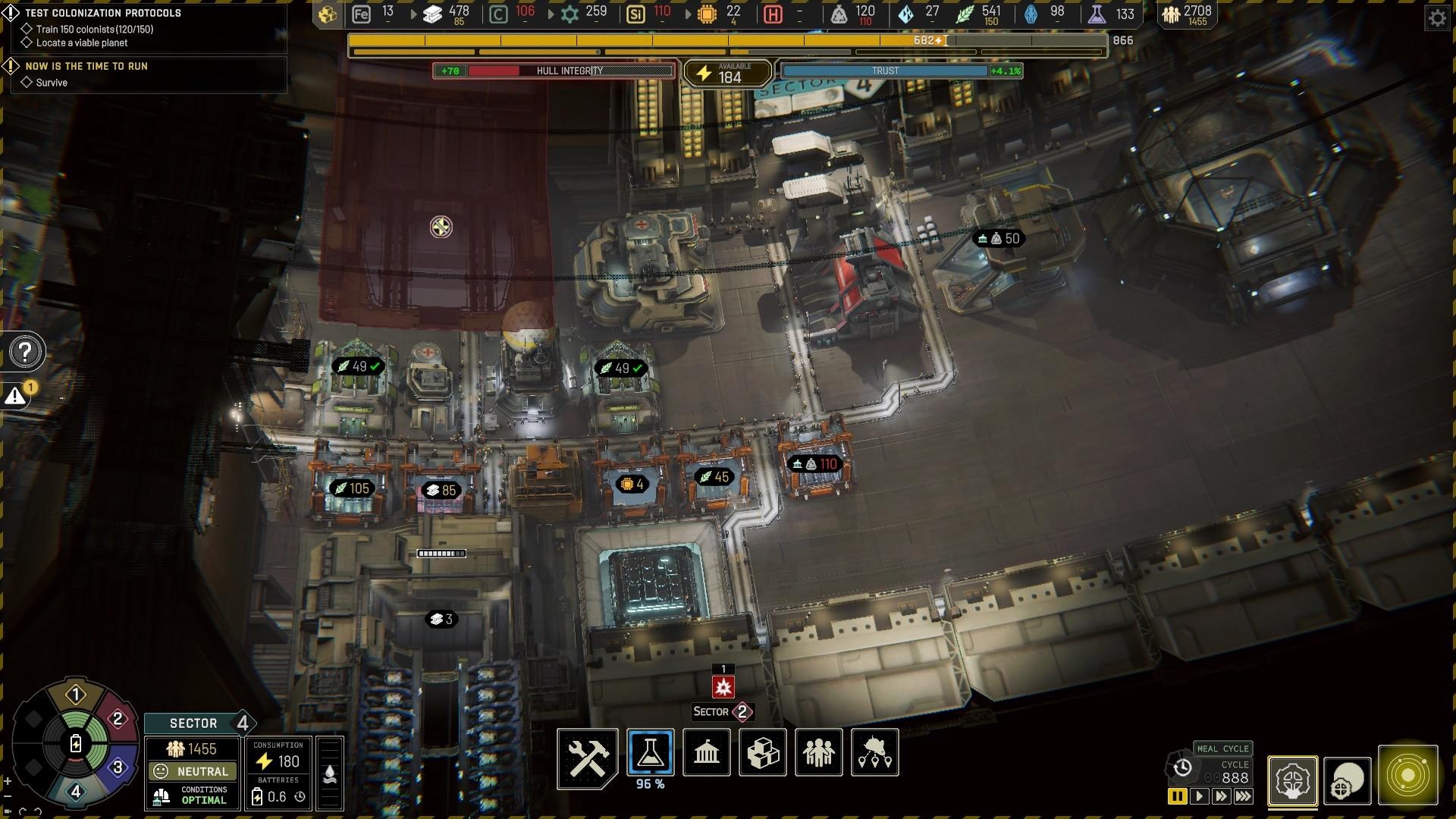1456x819 pixels.
Task: Open the research flask menu
Action: pyautogui.click(x=650, y=753)
